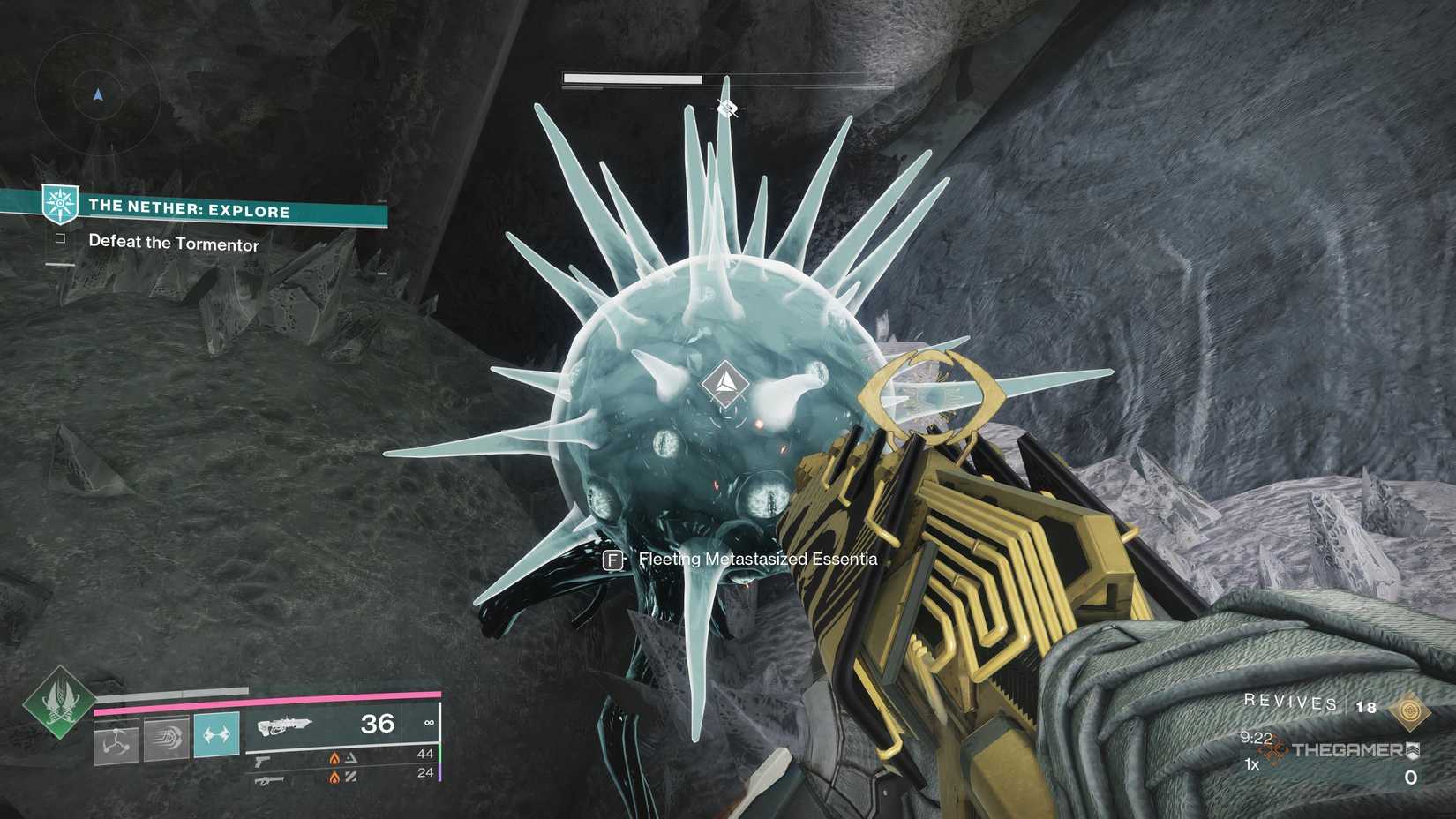Viewport: 1456px width, 819px height.
Task: Tick the Defeat the Tormentor objective checkbox
Action: (60, 238)
